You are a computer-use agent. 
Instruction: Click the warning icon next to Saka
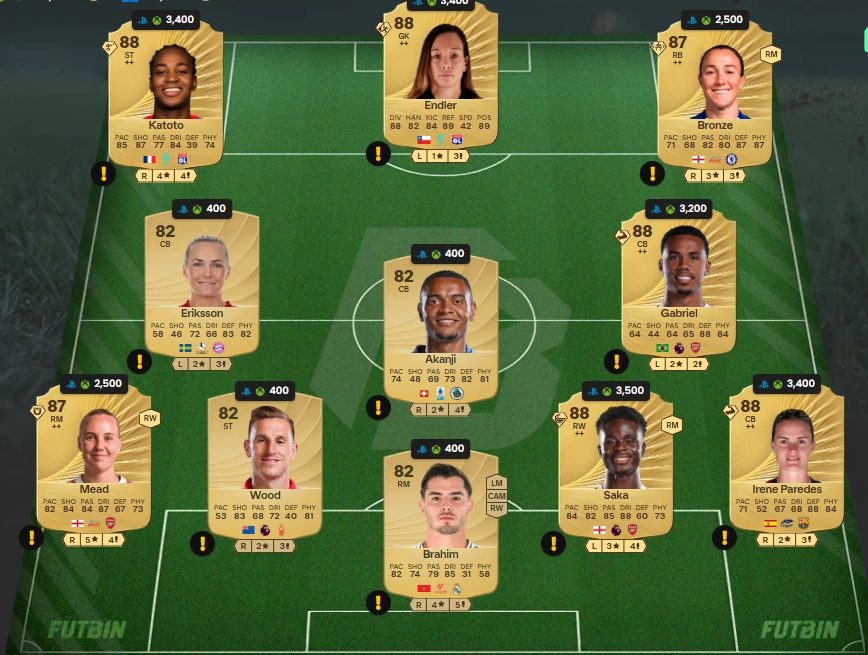(553, 543)
